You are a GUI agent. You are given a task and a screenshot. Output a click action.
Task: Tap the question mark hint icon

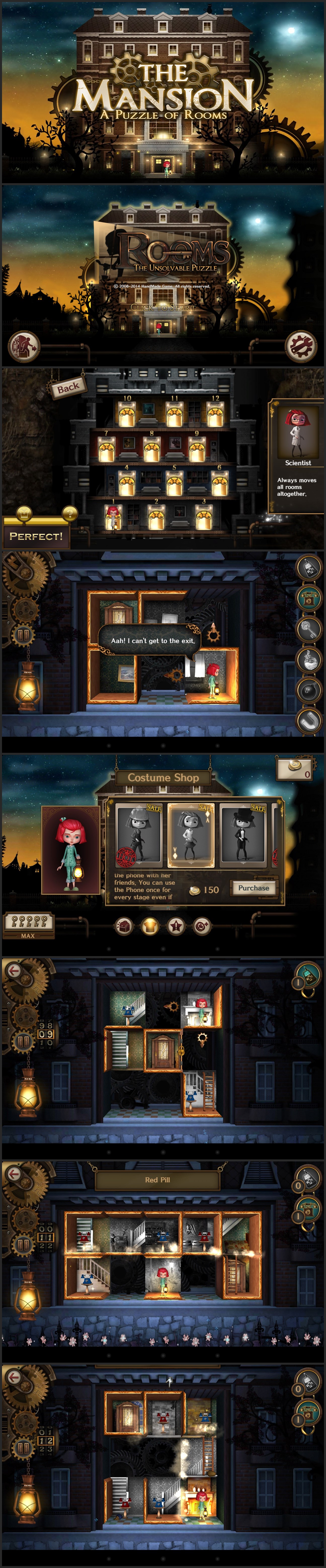coord(70,513)
